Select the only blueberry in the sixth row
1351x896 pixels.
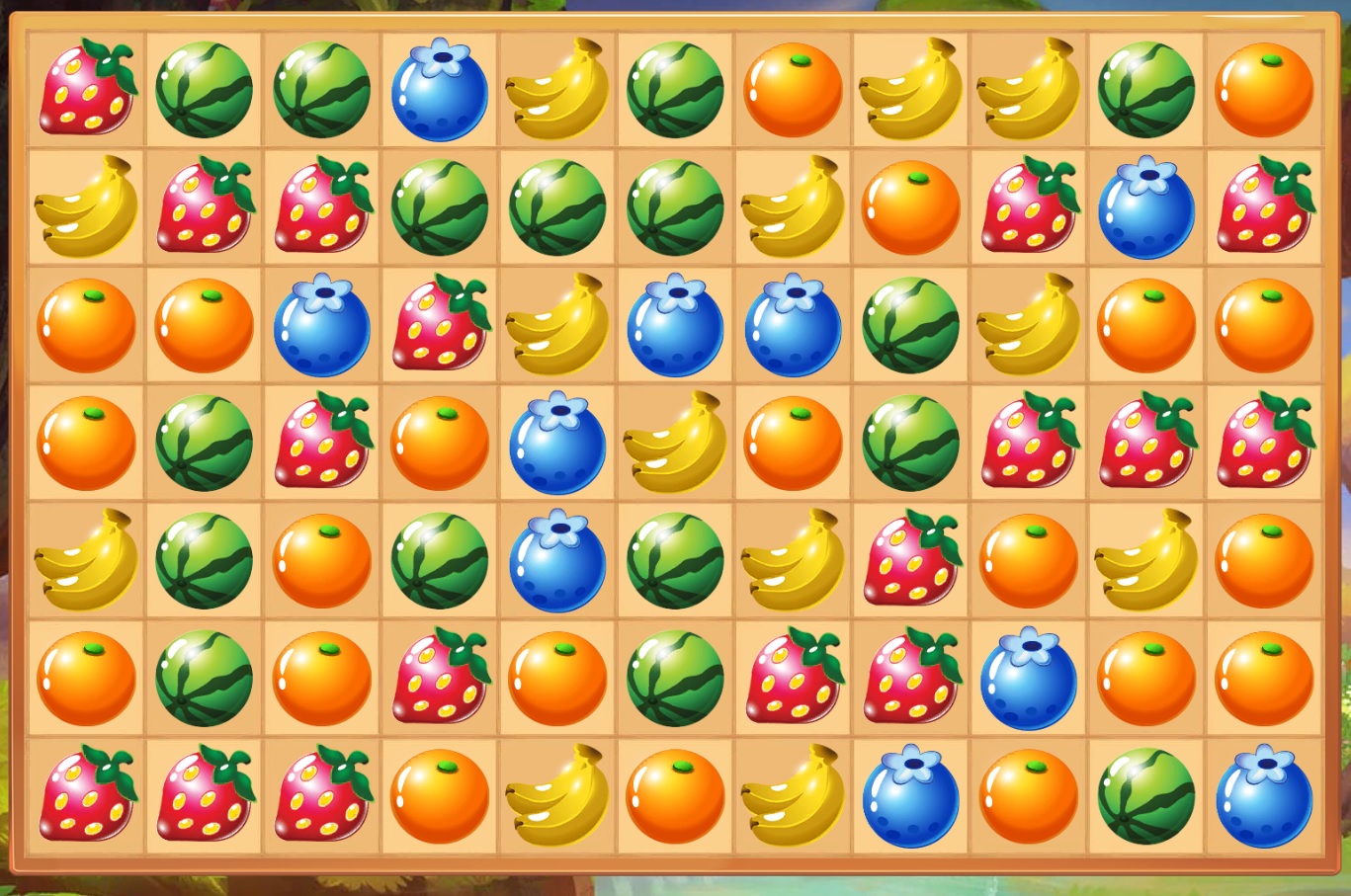pyautogui.click(x=1029, y=678)
